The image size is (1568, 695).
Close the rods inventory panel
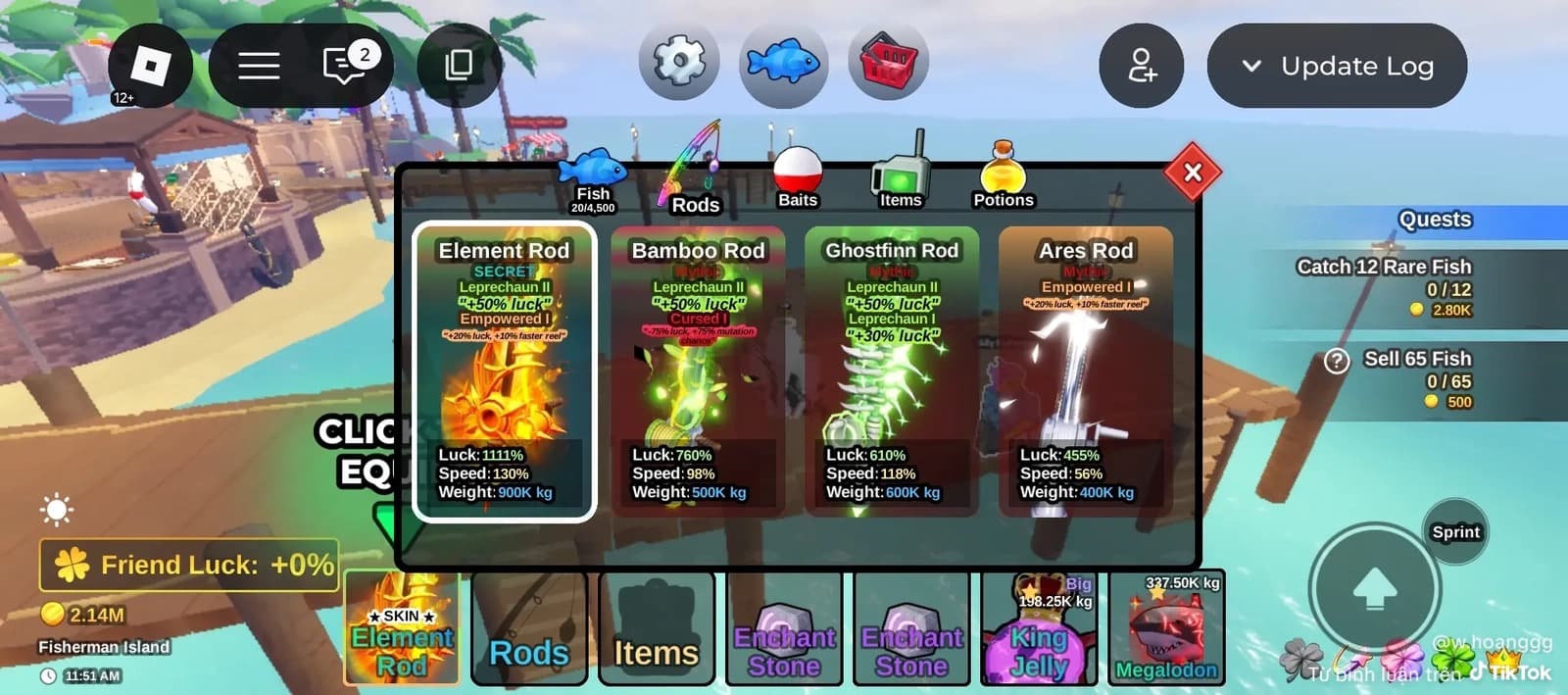point(1192,173)
